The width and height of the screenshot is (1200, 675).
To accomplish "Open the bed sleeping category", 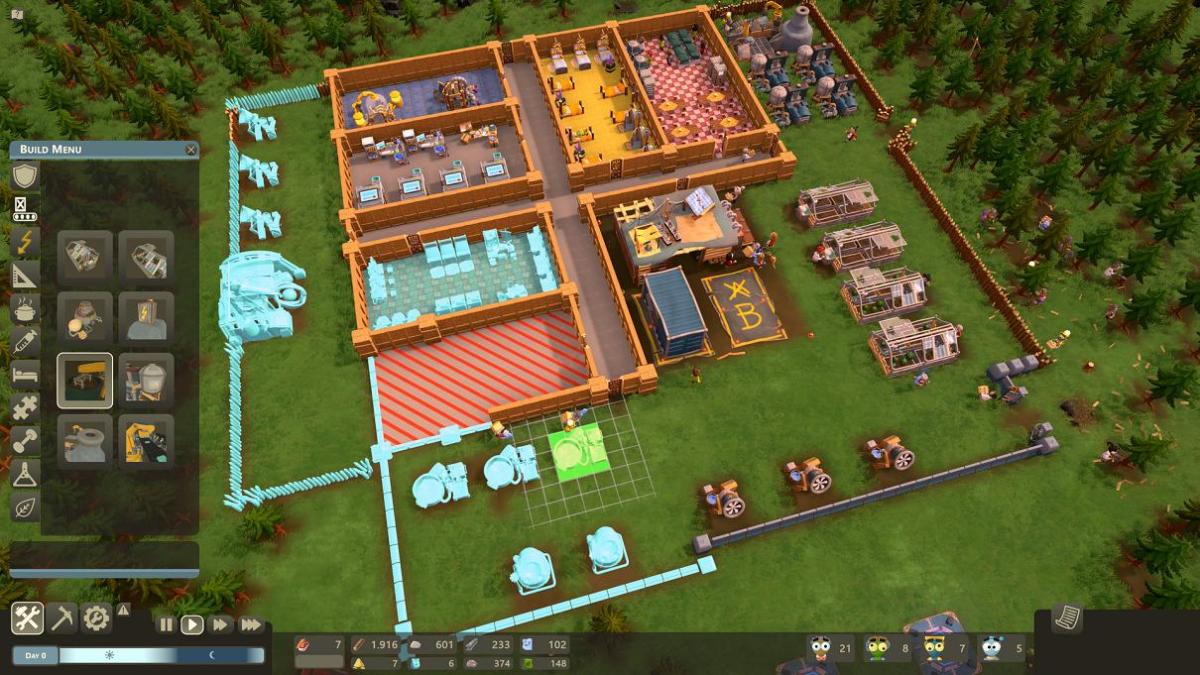I will [25, 374].
